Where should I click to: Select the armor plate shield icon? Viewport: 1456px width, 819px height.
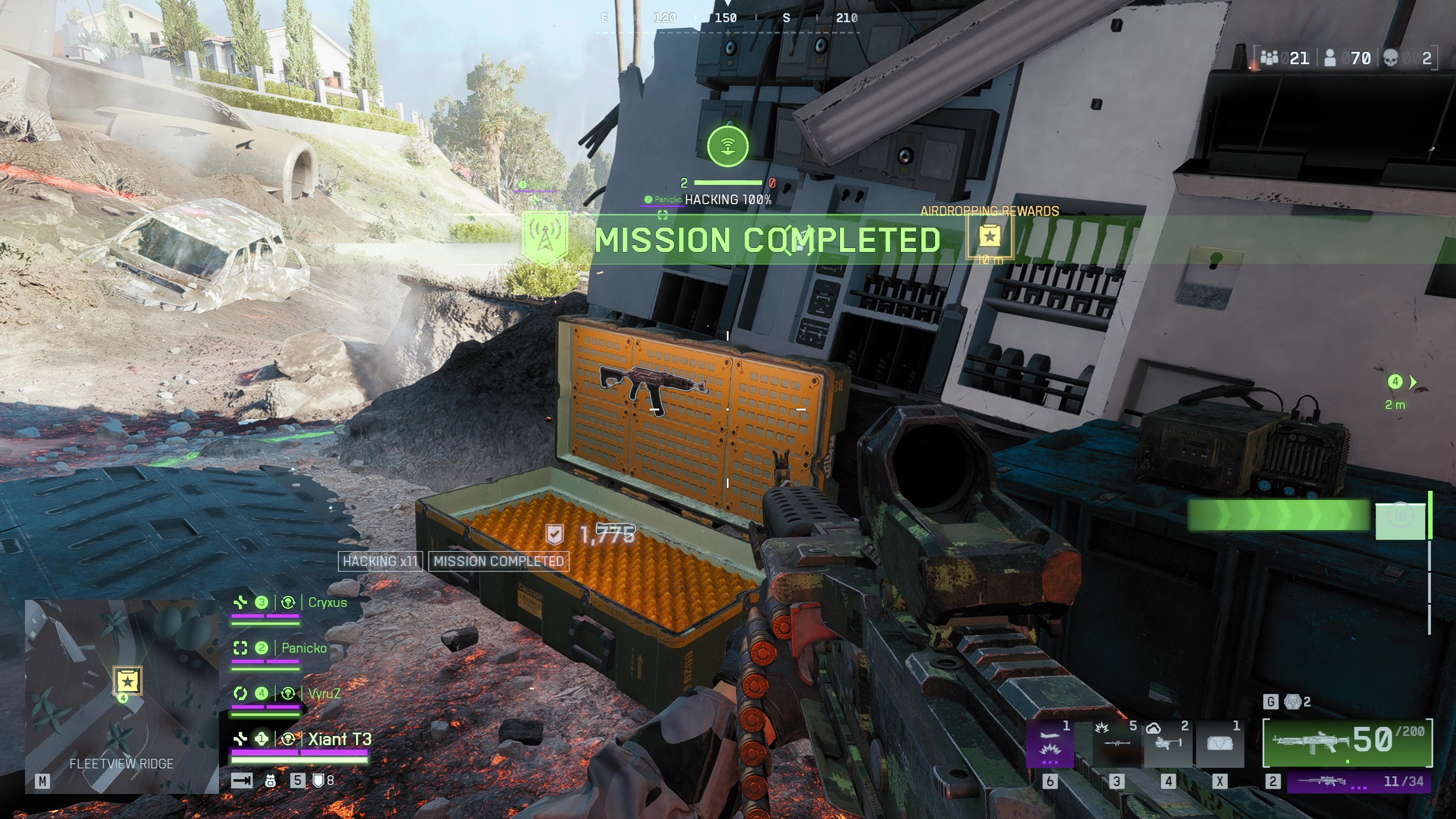(x=318, y=781)
